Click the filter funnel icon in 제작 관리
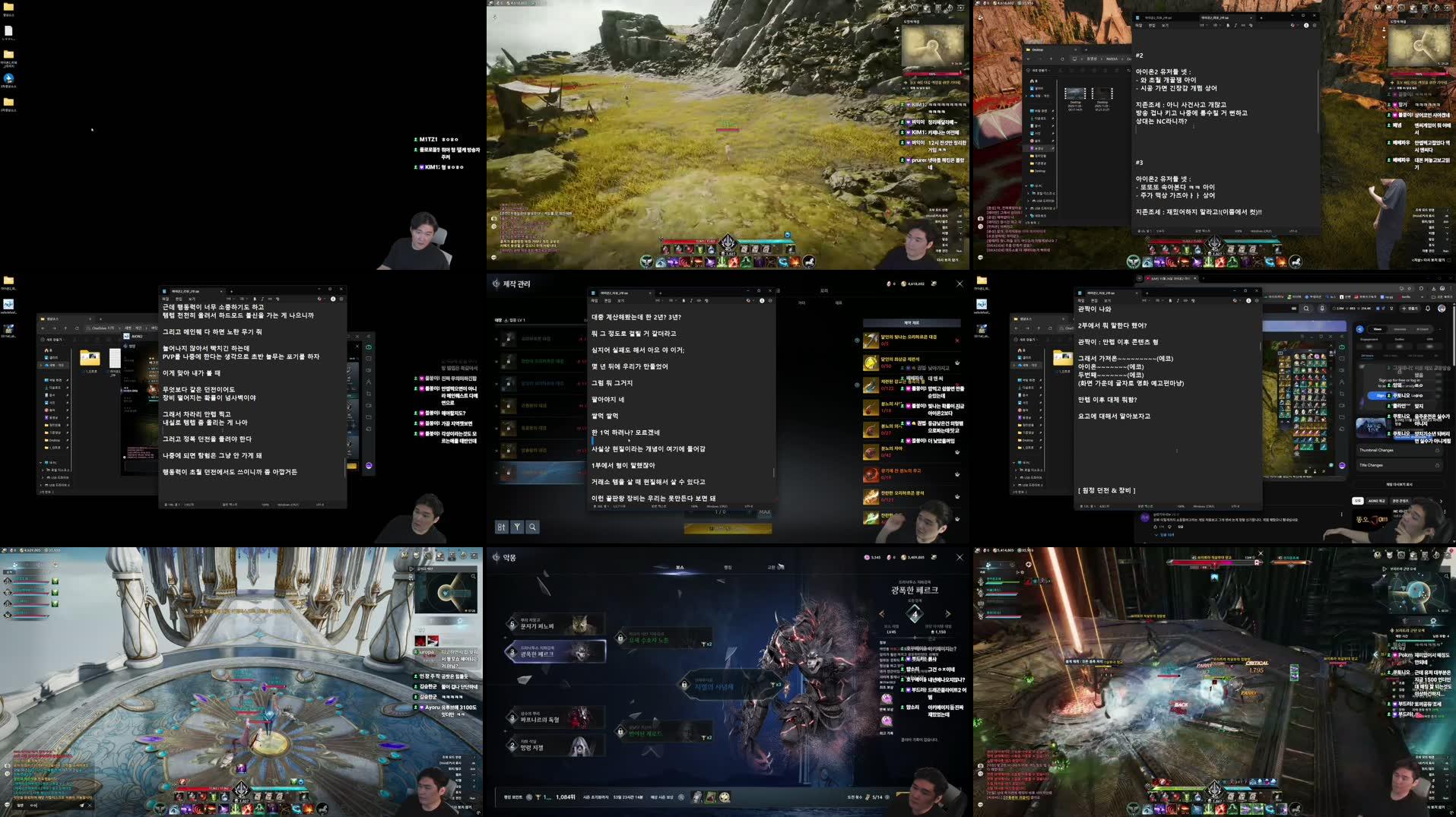1456x817 pixels. point(517,527)
